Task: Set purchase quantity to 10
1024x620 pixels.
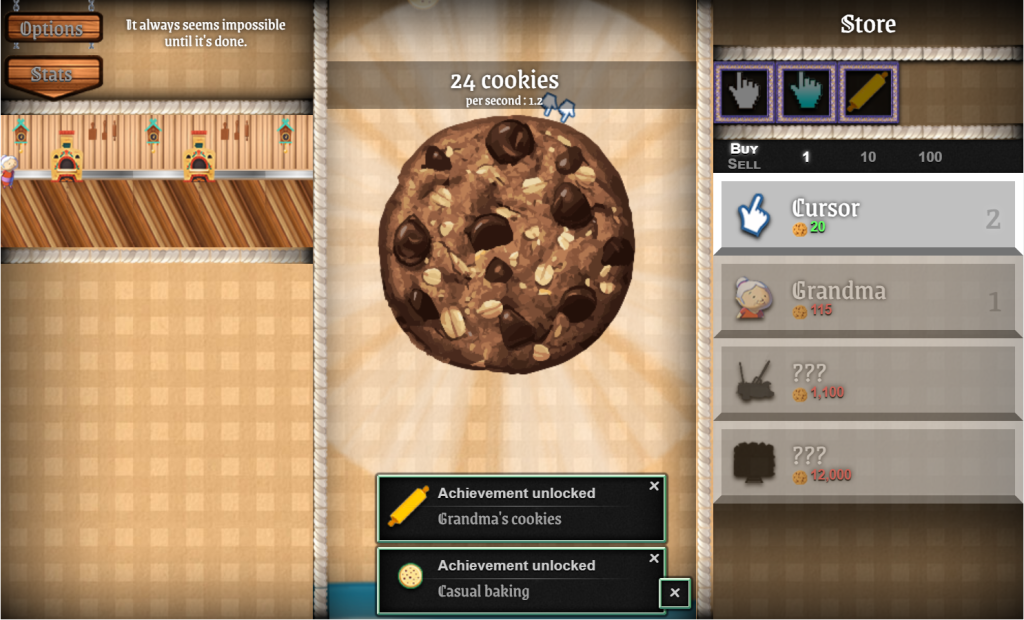Action: tap(868, 157)
